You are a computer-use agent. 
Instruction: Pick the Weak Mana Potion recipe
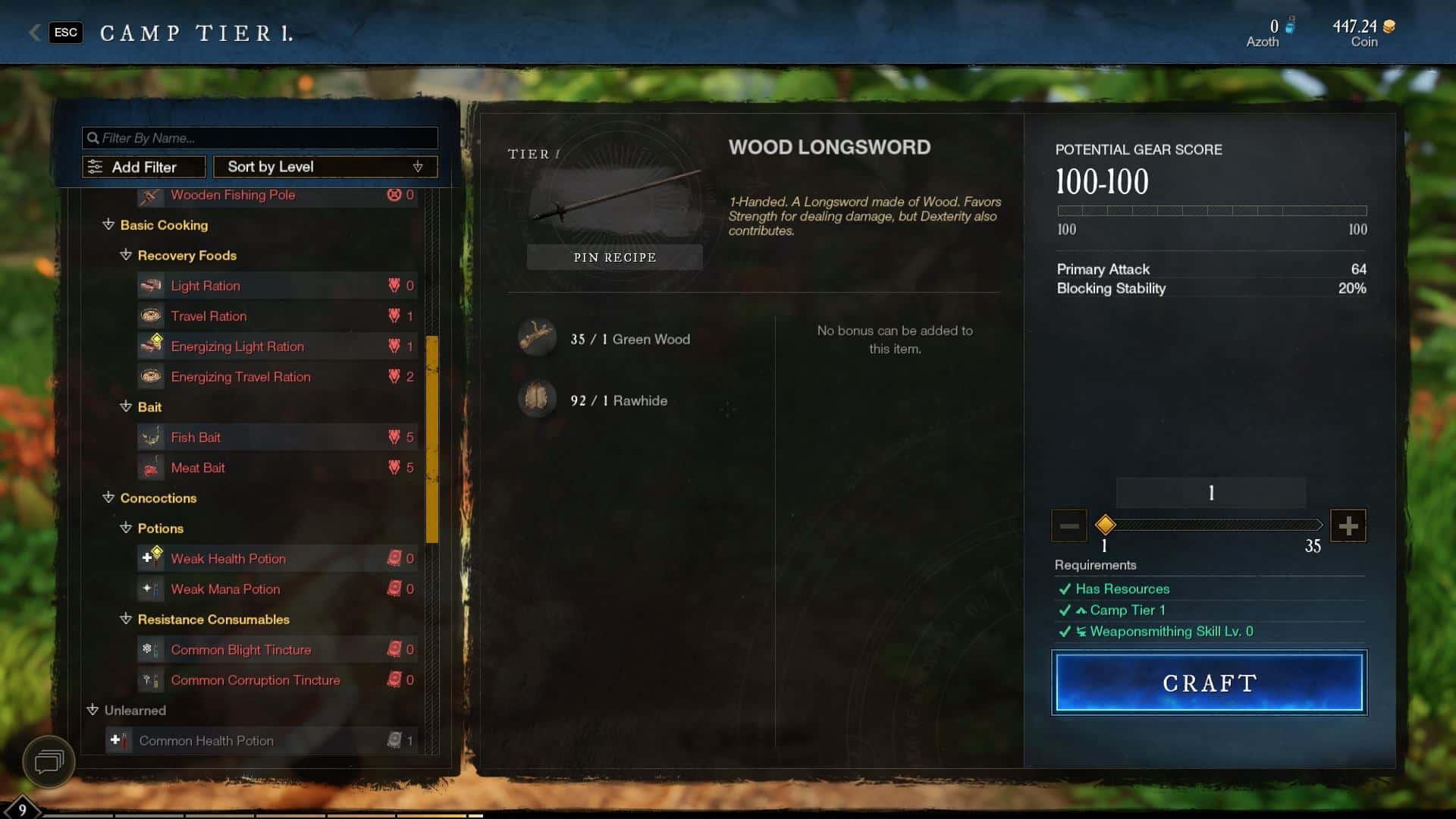(x=225, y=589)
